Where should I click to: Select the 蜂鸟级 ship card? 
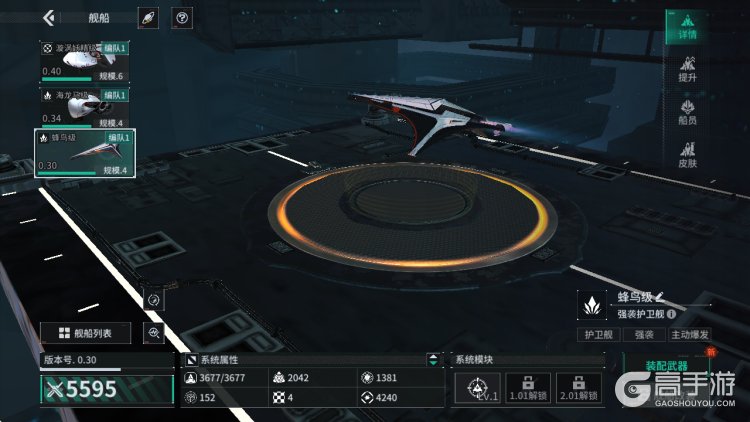click(85, 153)
